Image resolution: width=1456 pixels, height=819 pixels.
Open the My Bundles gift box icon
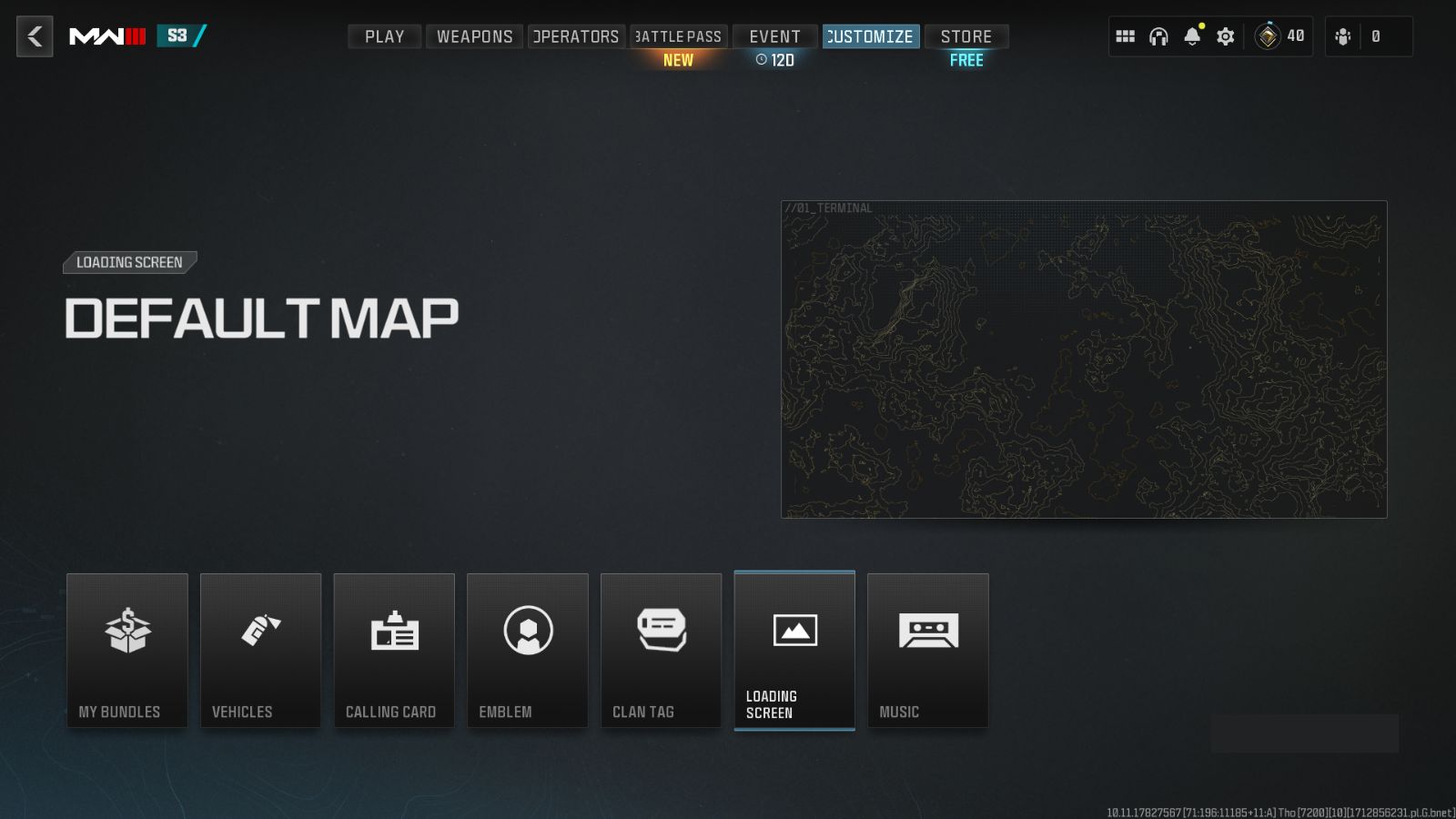[x=126, y=630]
